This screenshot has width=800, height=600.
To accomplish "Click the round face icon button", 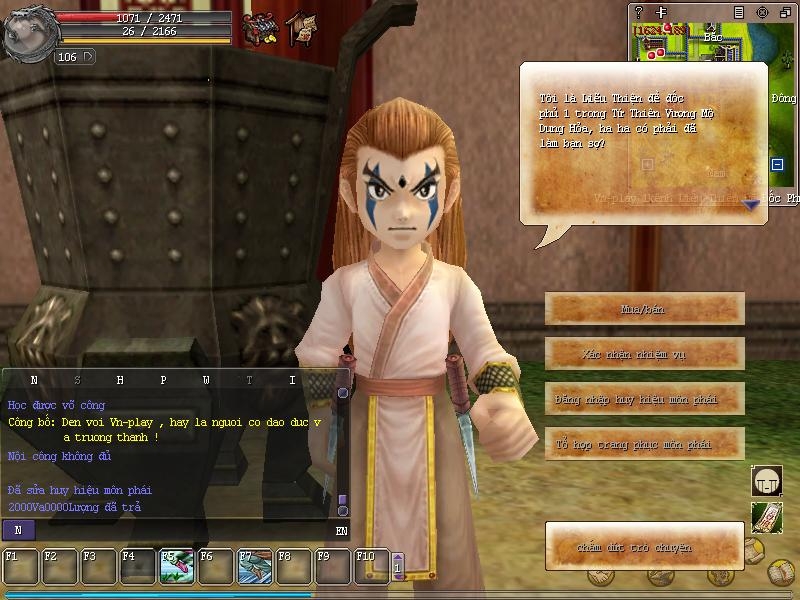I will click(x=766, y=481).
